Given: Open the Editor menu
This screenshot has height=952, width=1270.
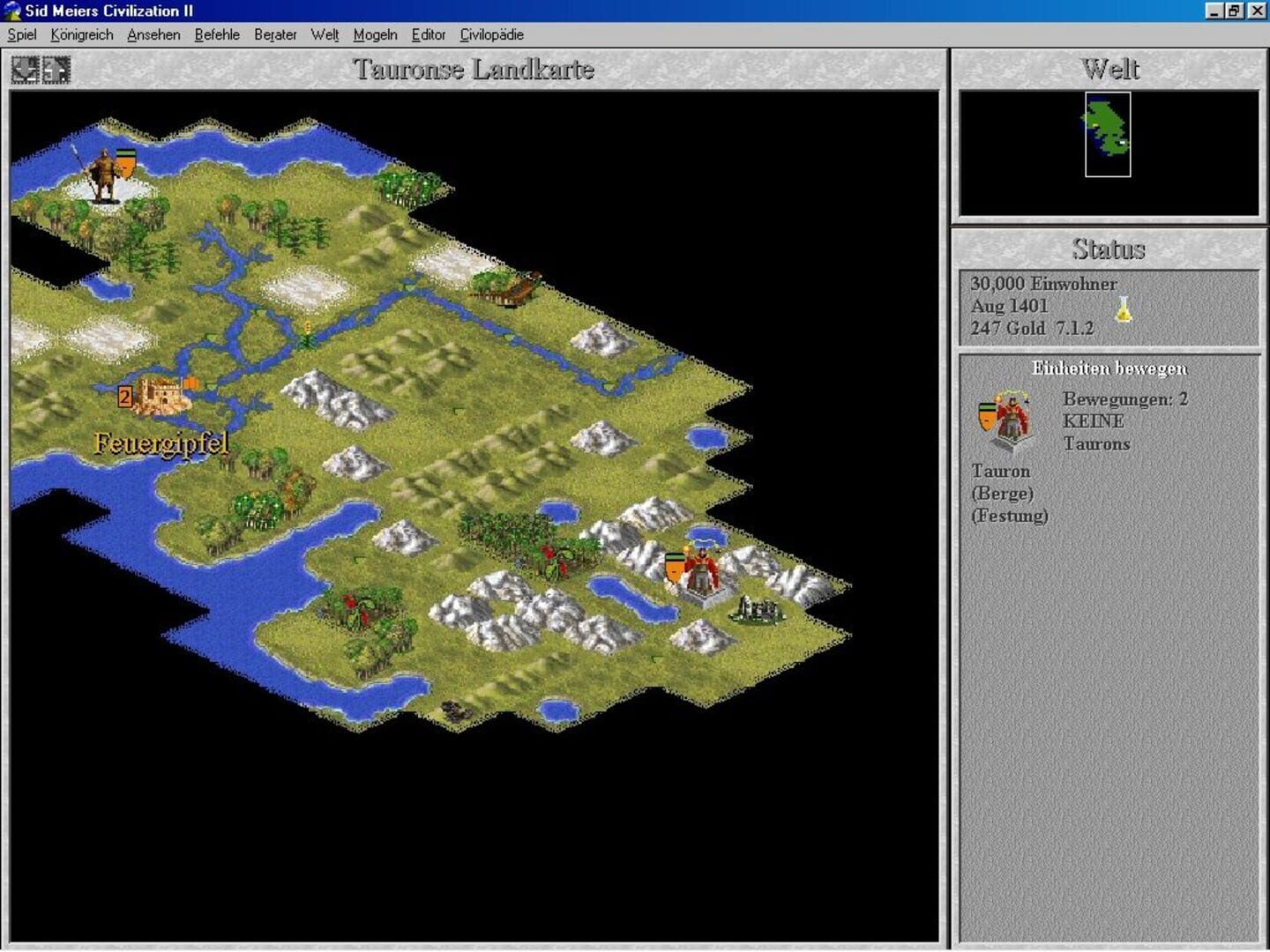Looking at the screenshot, I should [x=429, y=34].
